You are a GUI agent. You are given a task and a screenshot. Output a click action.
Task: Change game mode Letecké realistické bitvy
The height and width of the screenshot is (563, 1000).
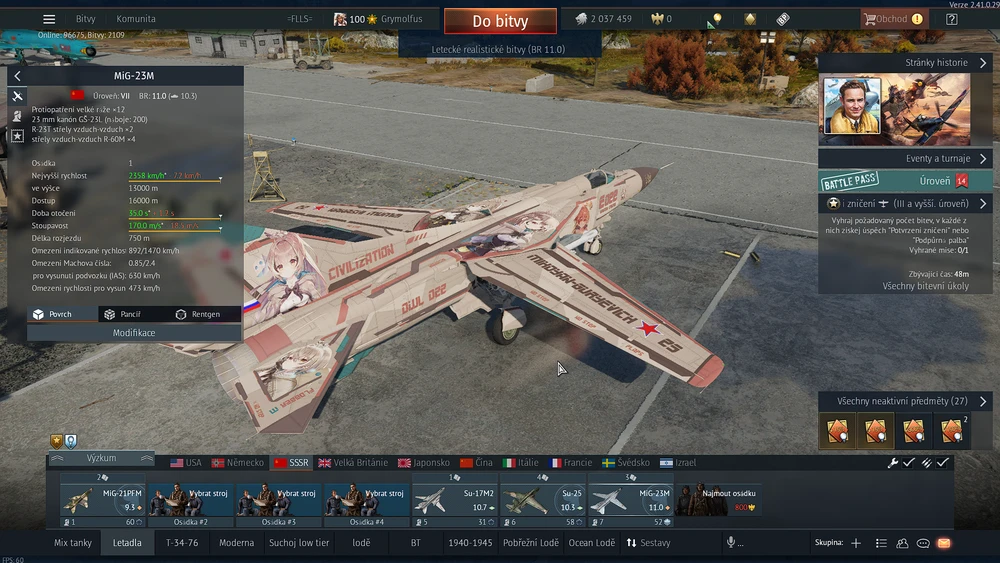point(500,48)
